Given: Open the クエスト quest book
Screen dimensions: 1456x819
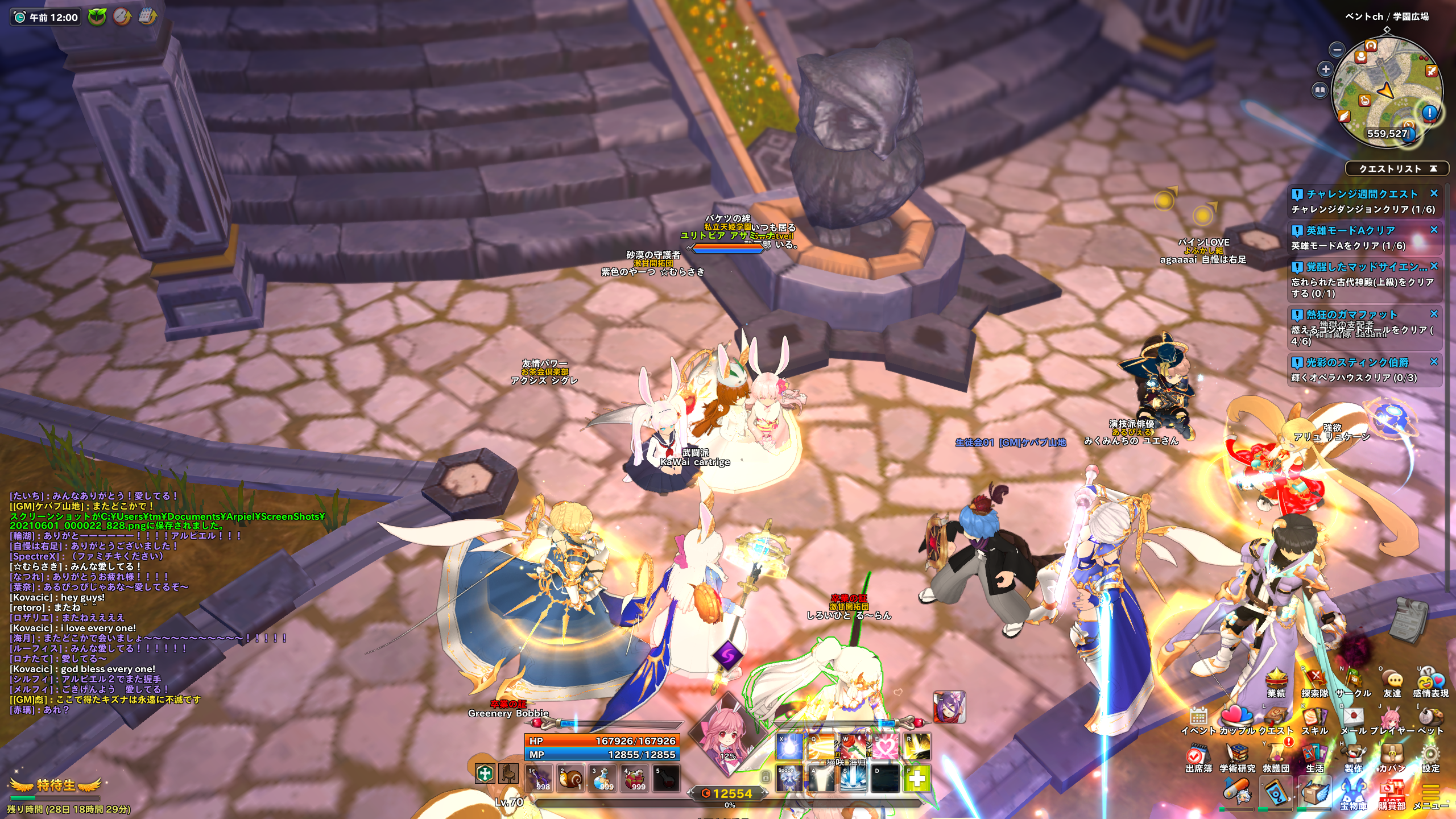Looking at the screenshot, I should 1277,718.
